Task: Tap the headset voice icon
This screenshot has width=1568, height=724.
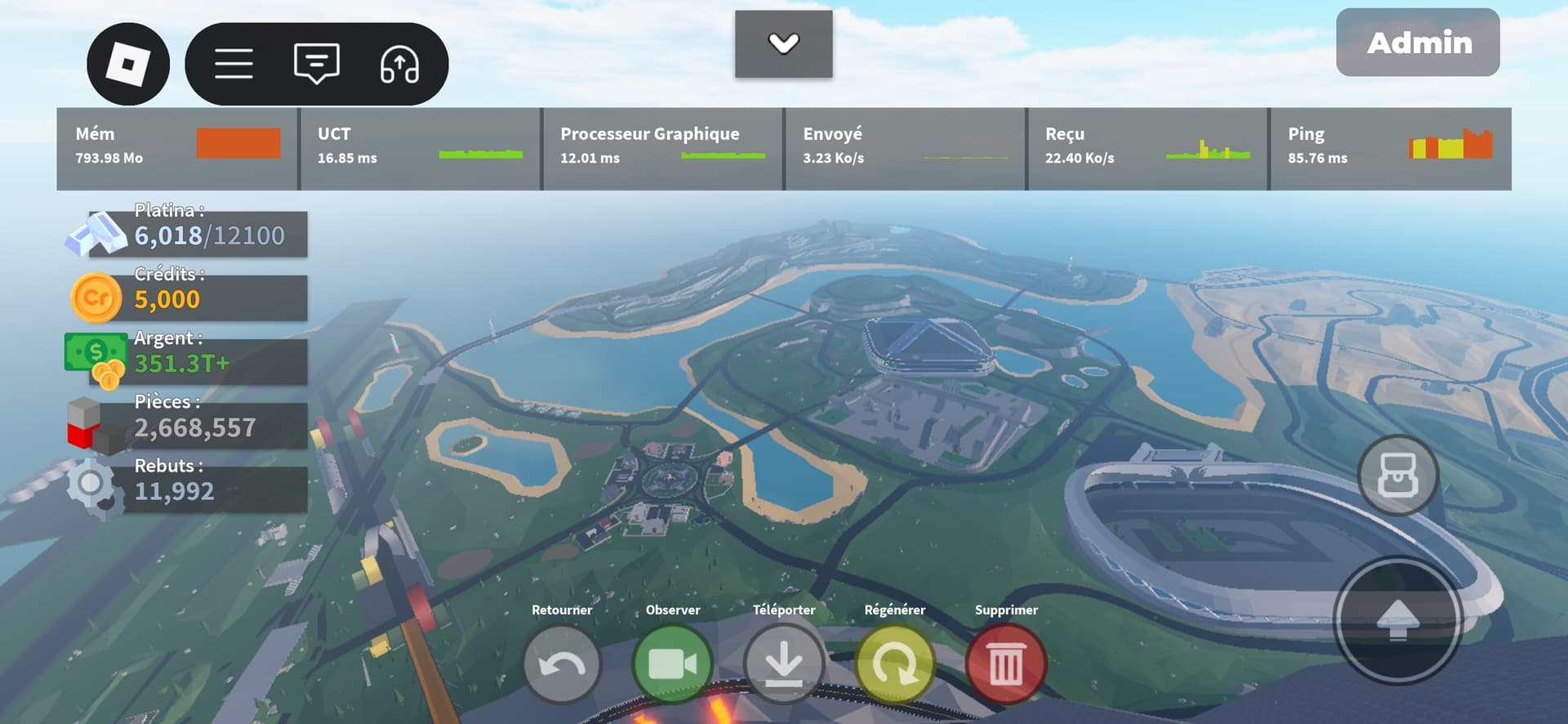Action: tap(399, 64)
